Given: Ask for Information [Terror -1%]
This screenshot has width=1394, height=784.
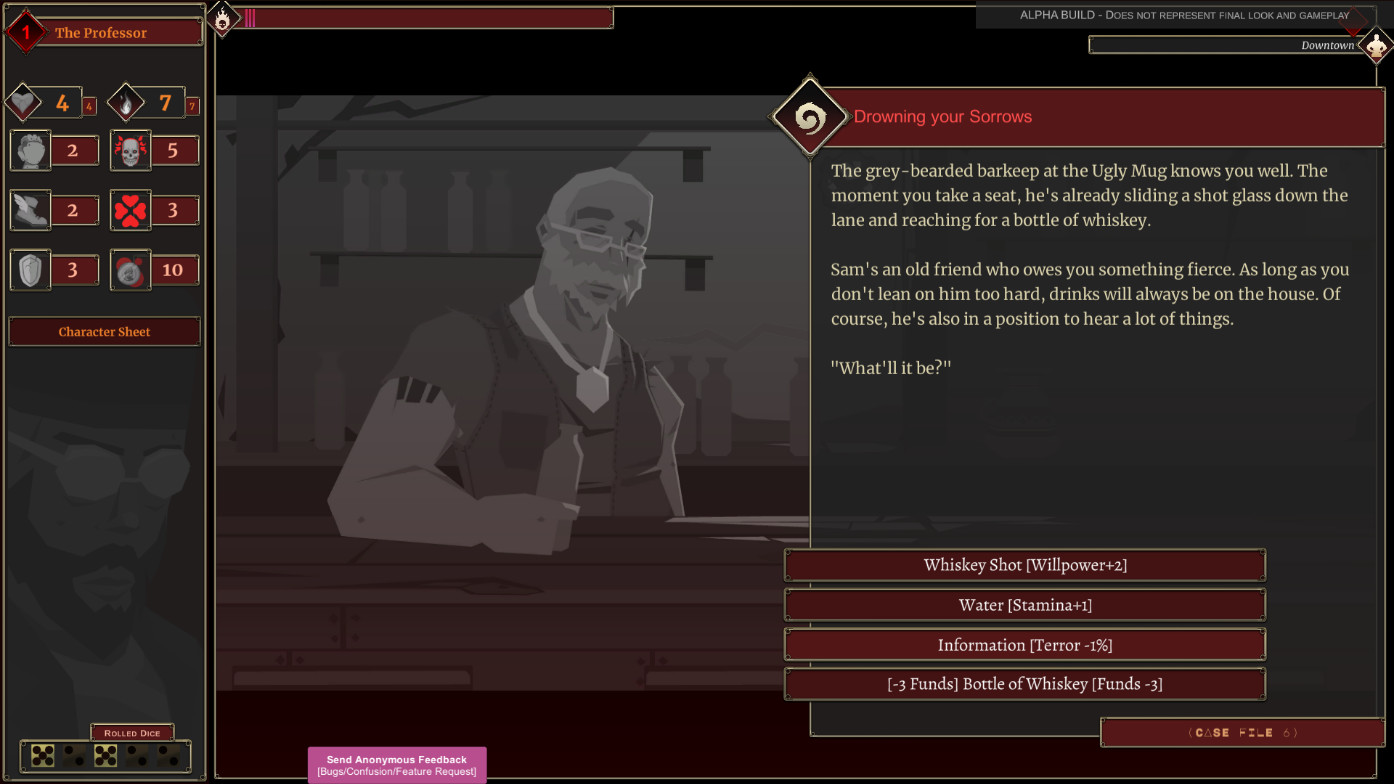Looking at the screenshot, I should (x=1024, y=644).
